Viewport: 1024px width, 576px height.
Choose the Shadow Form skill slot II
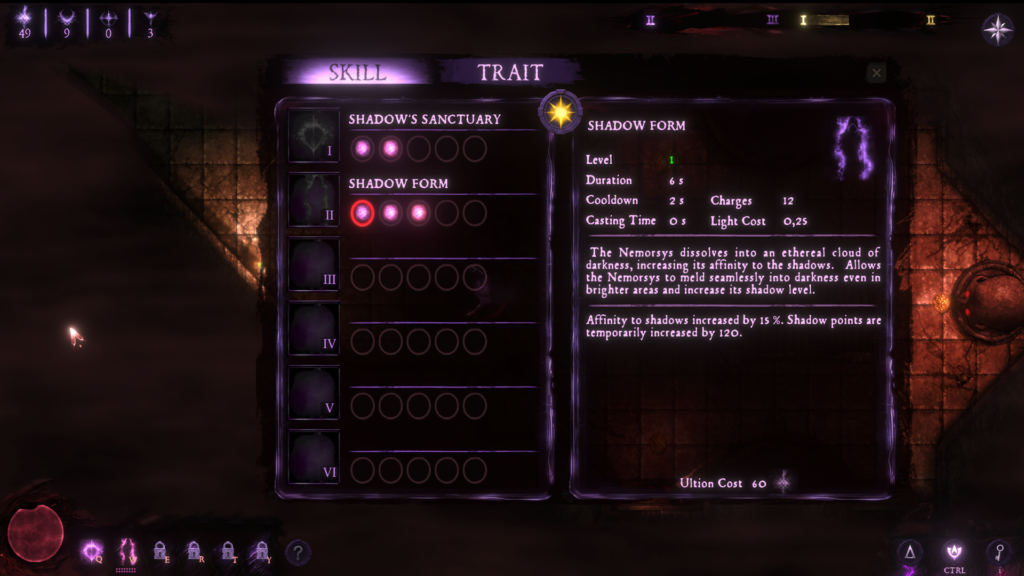point(314,200)
